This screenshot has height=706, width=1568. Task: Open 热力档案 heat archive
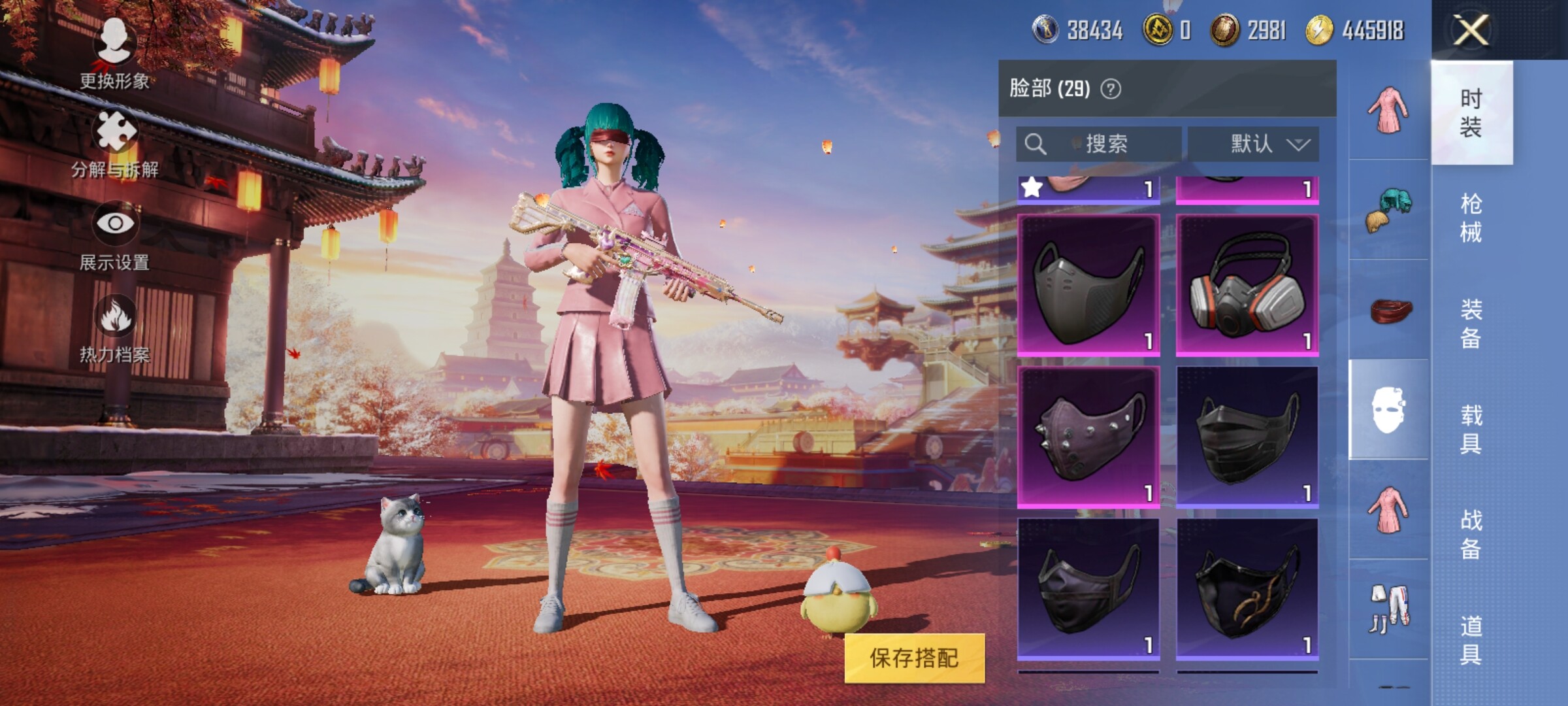(x=115, y=328)
